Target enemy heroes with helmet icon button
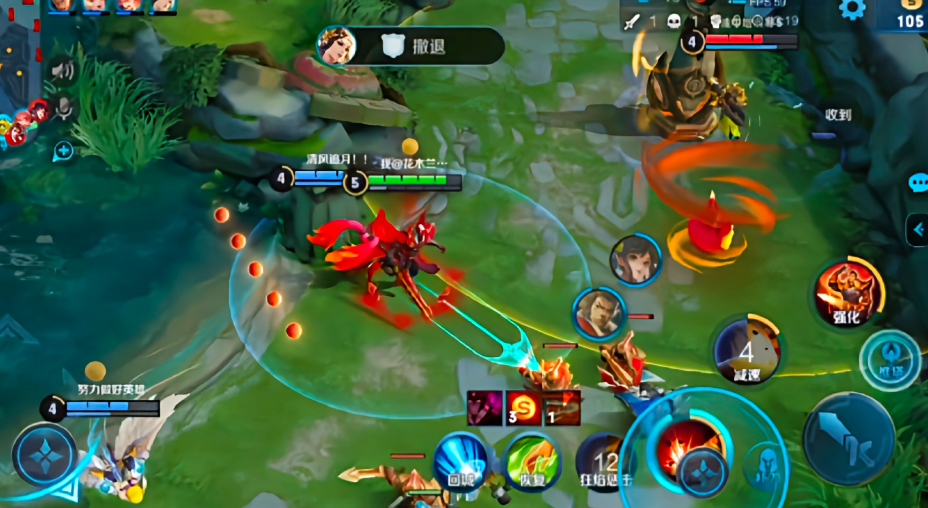The width and height of the screenshot is (928, 508). coord(767,464)
